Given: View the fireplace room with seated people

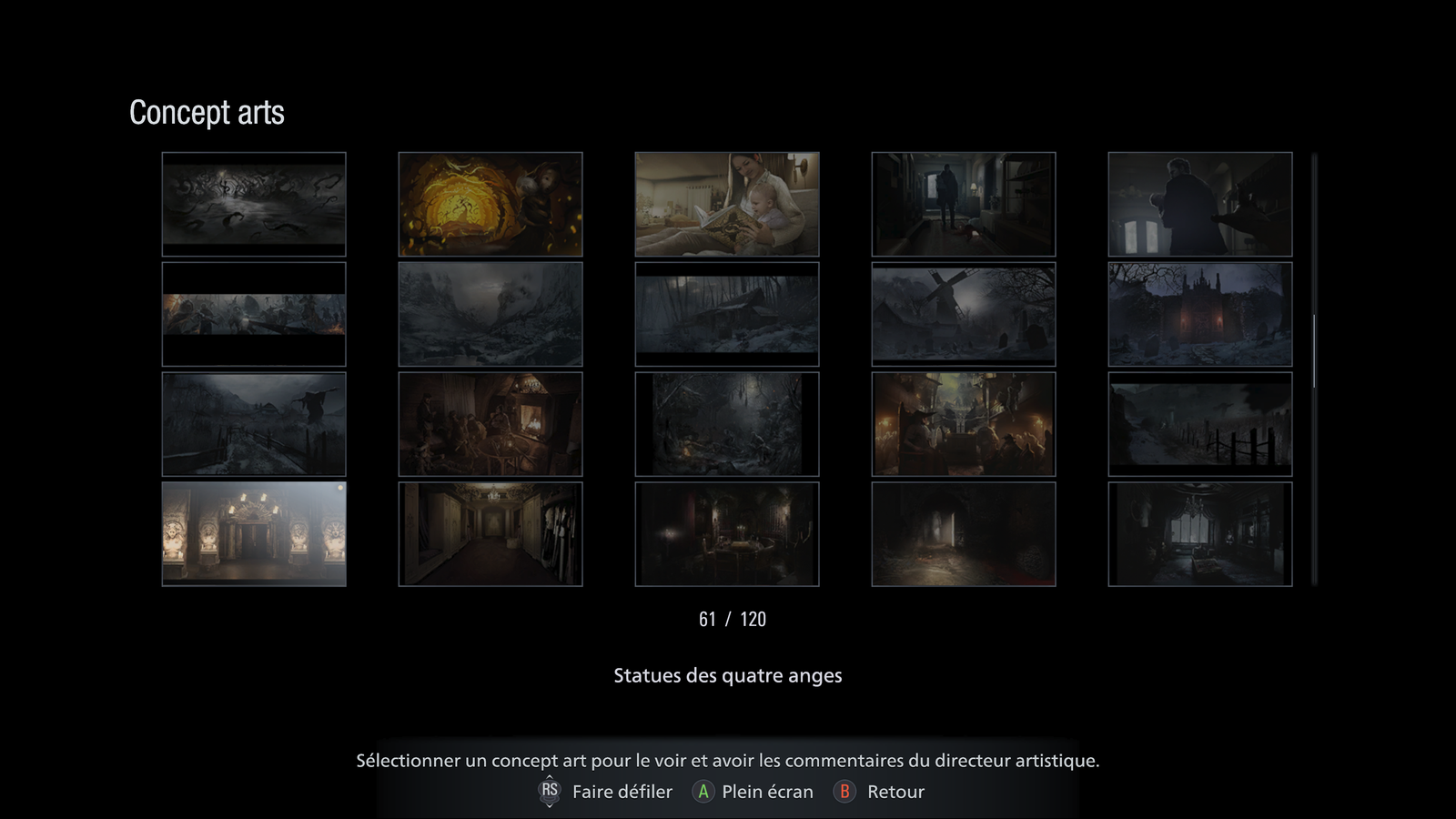Looking at the screenshot, I should point(490,424).
